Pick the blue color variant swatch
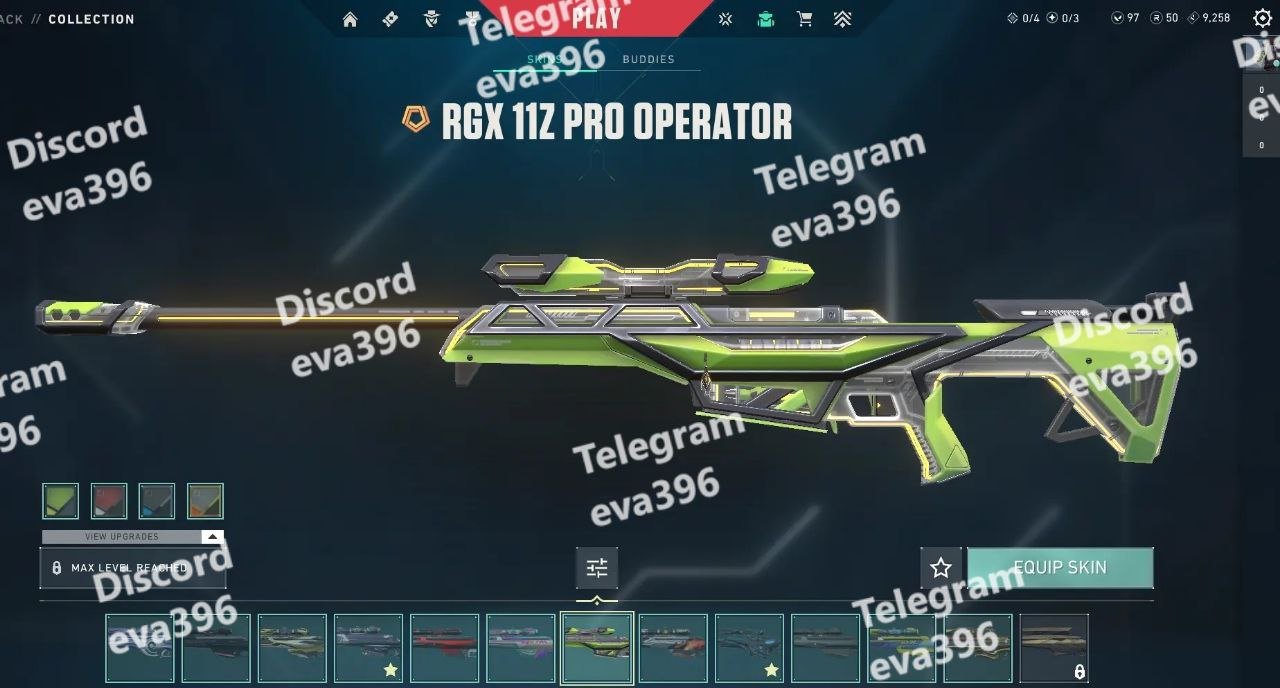Viewport: 1280px width, 688px height. [157, 501]
